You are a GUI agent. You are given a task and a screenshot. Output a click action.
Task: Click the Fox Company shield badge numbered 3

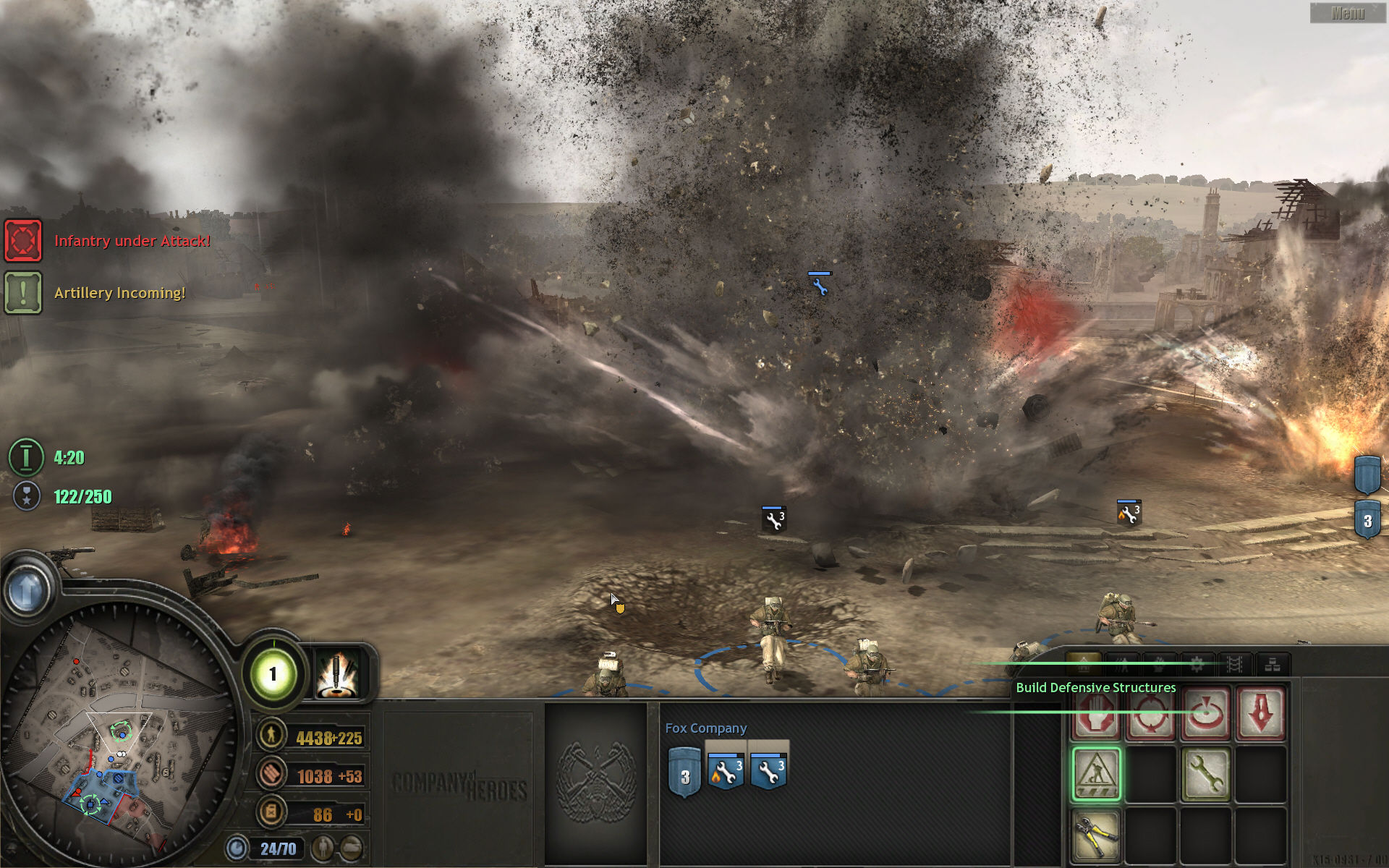click(x=684, y=774)
